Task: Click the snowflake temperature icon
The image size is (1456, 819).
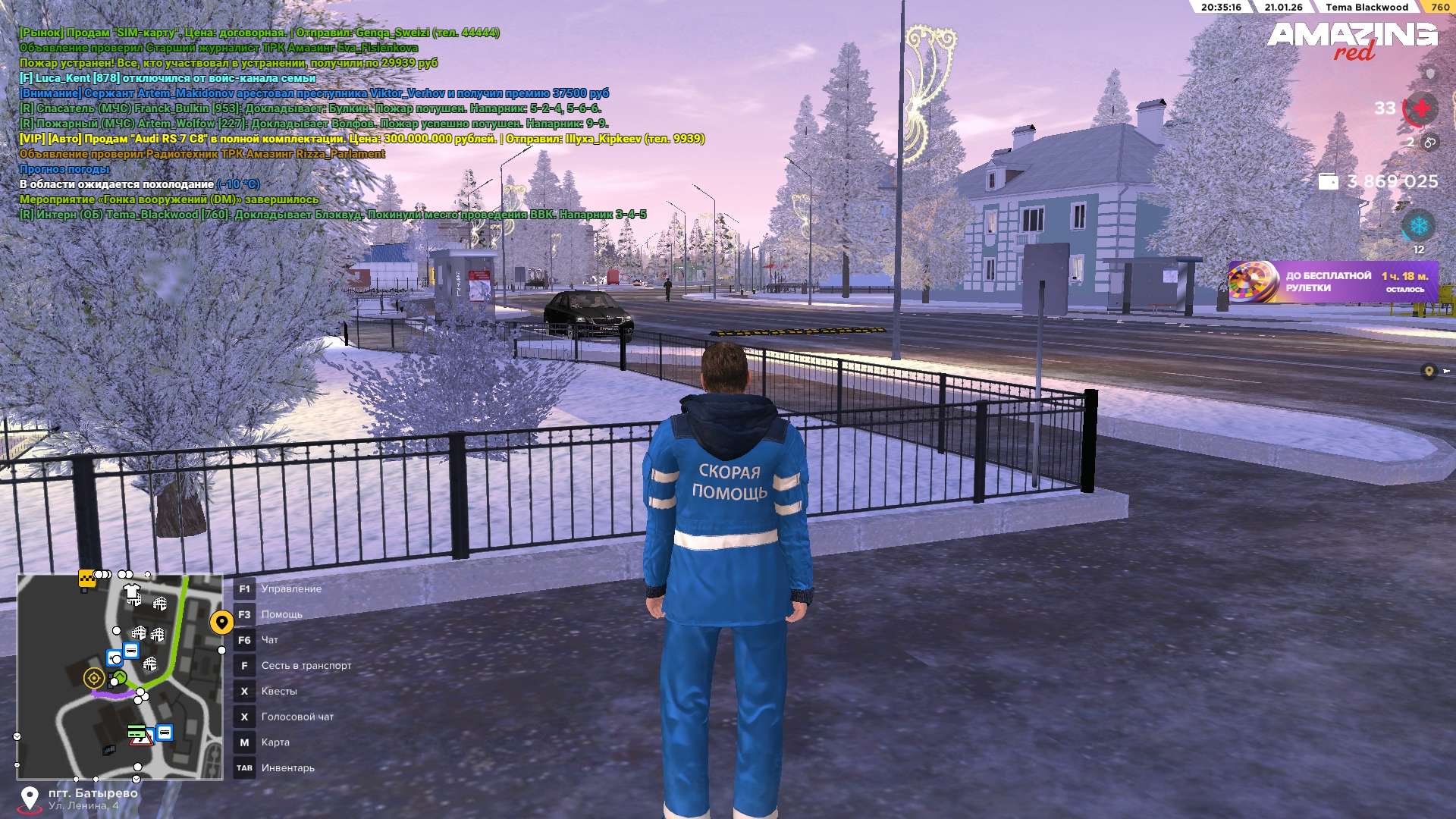Action: (1417, 225)
